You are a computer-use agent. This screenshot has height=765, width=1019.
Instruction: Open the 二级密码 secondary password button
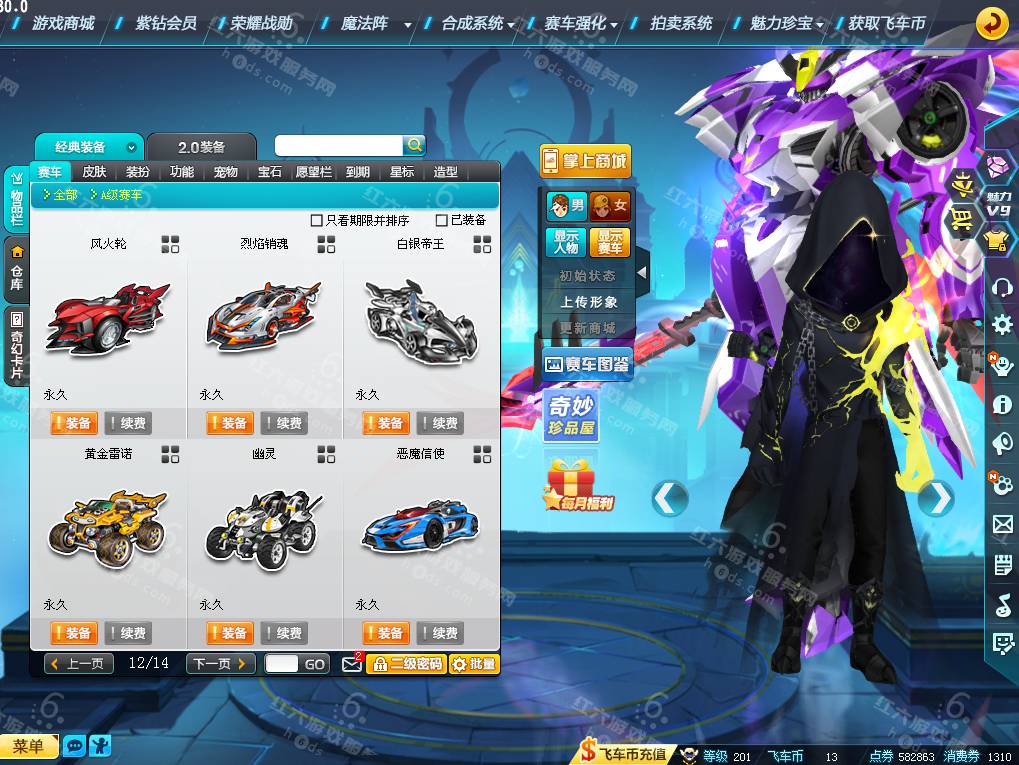pos(406,664)
